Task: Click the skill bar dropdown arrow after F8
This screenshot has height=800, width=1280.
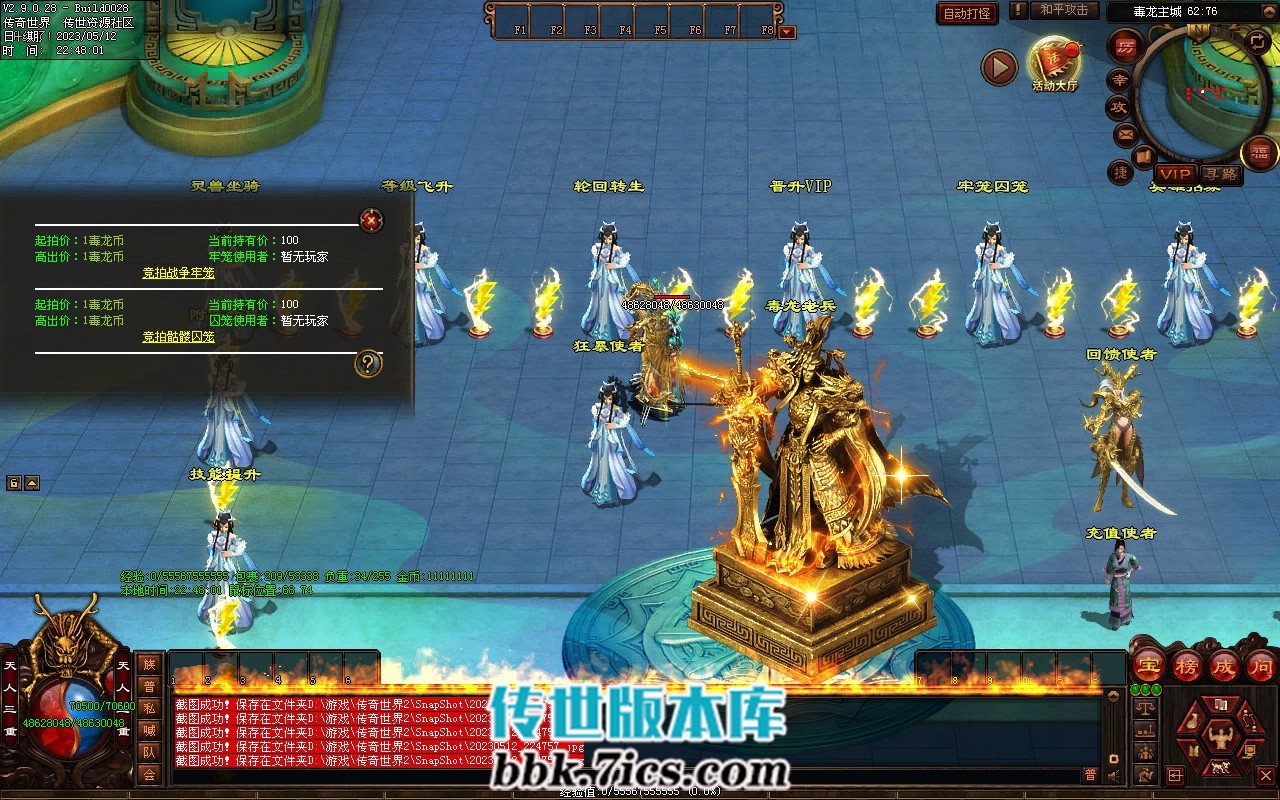Action: (787, 32)
